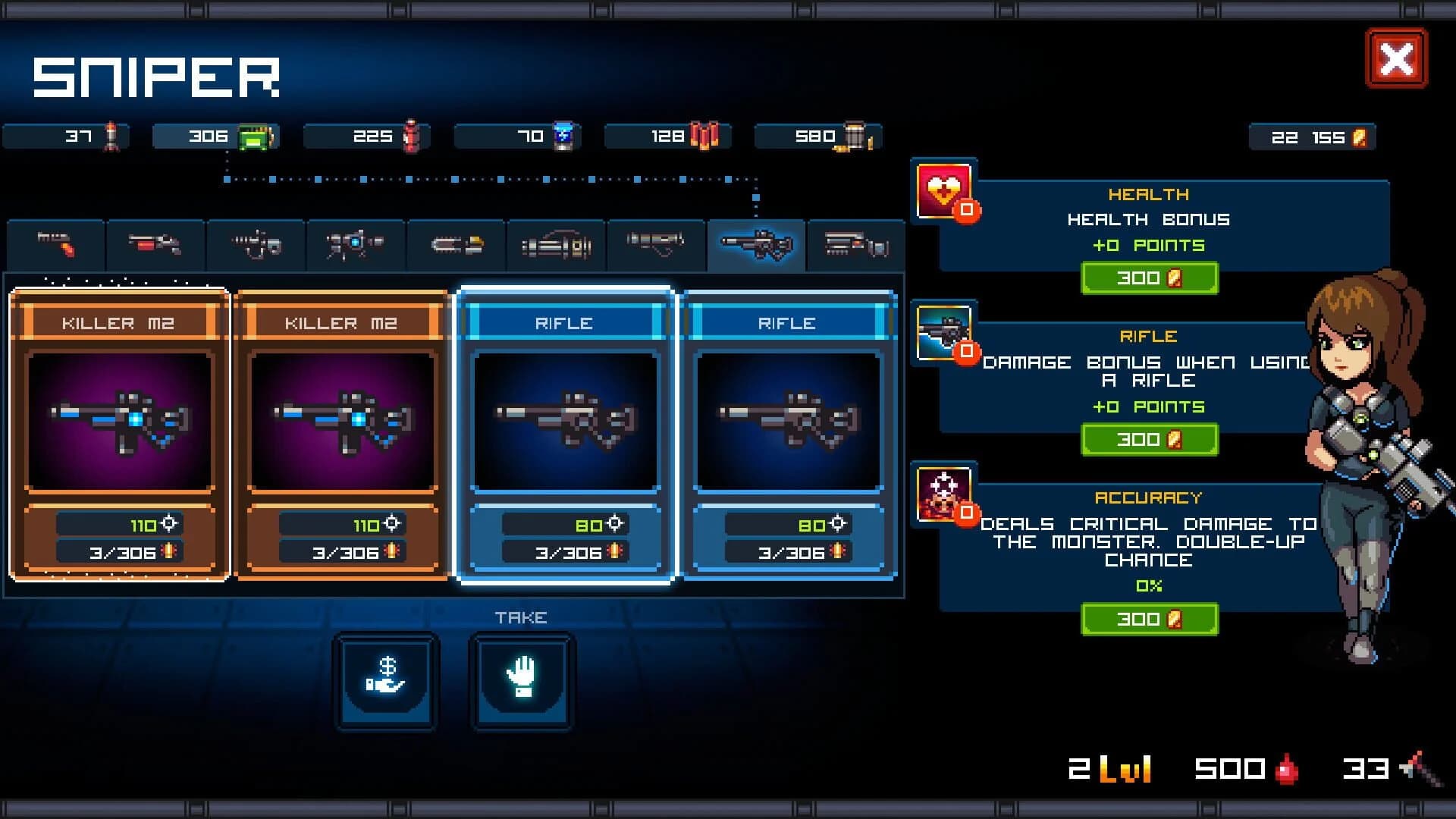Viewport: 1456px width, 819px height.
Task: Select the rocket launcher weapon category
Action: click(657, 244)
